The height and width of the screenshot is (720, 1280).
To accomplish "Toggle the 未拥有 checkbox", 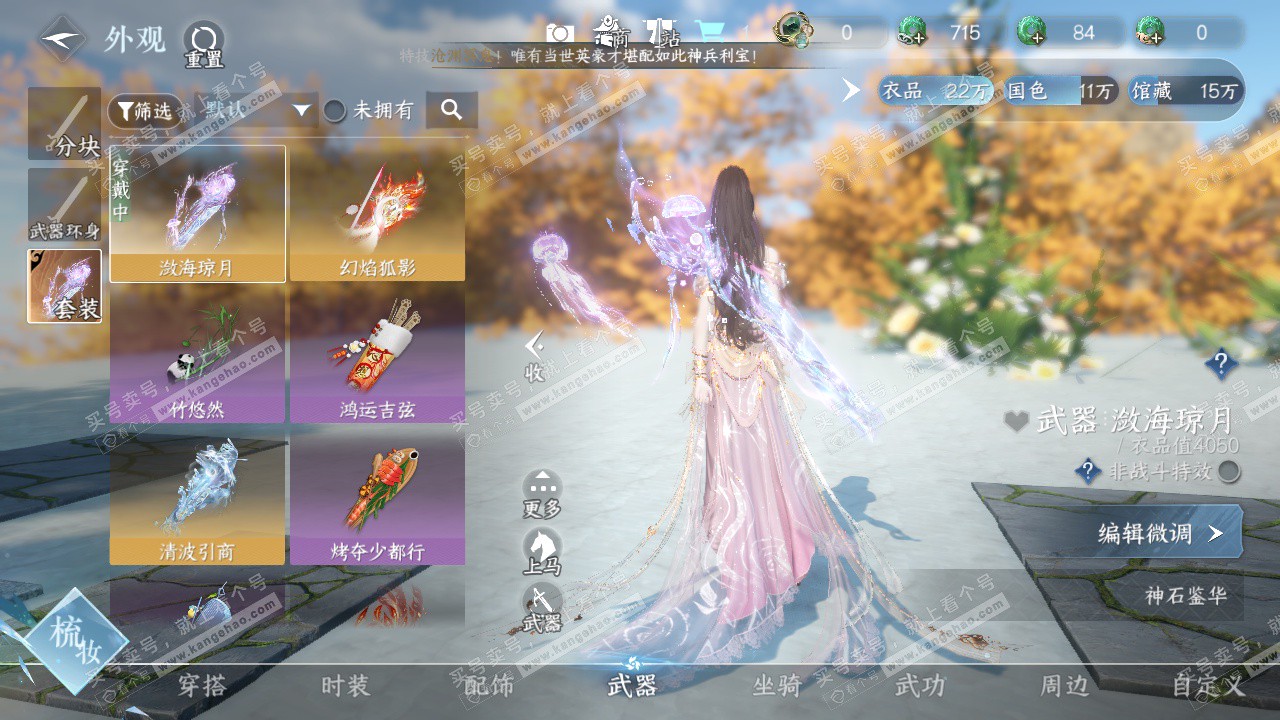I will (x=335, y=111).
